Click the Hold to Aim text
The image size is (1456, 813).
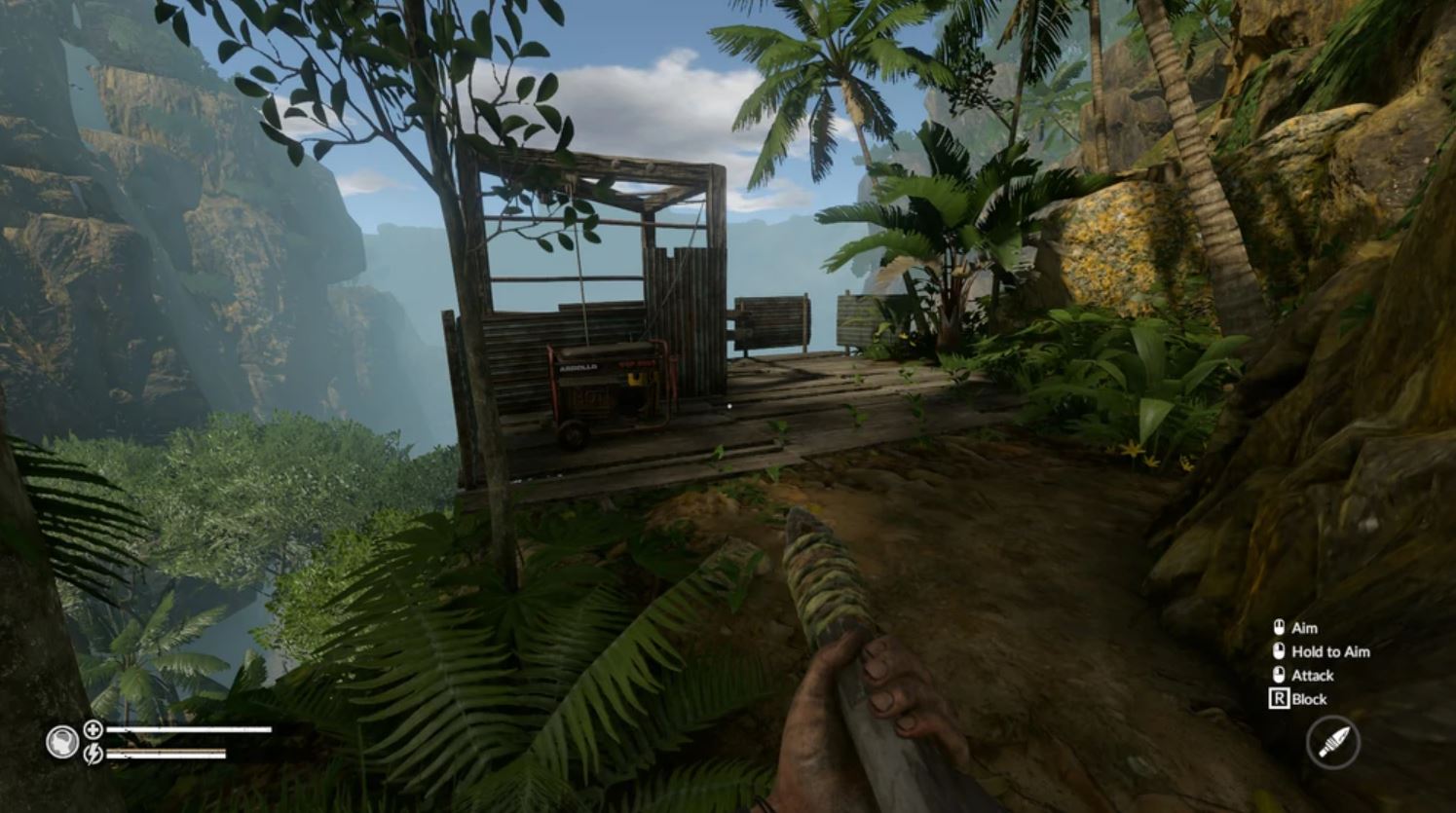tap(1330, 651)
